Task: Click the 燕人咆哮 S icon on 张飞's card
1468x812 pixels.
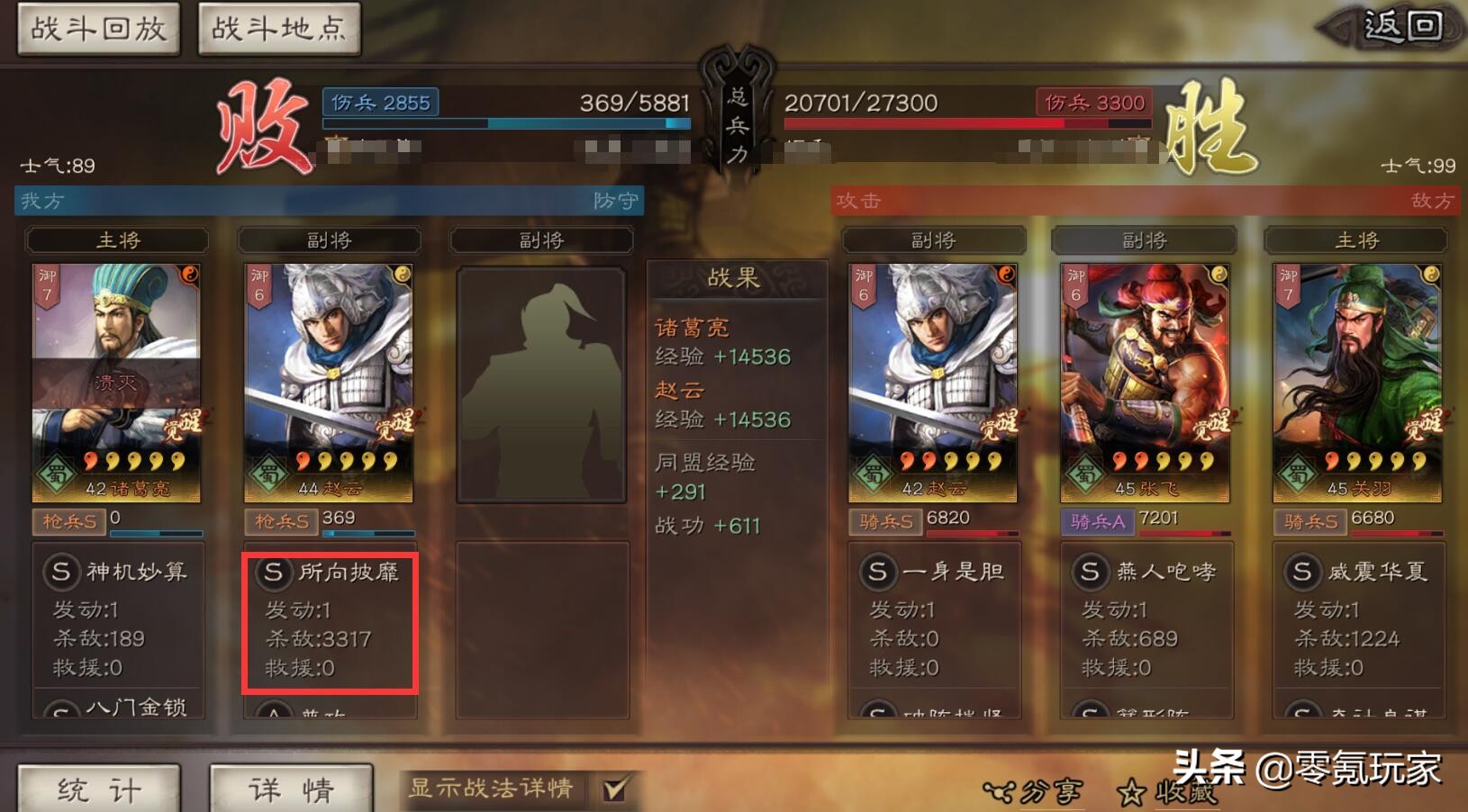Action: pos(1089,571)
